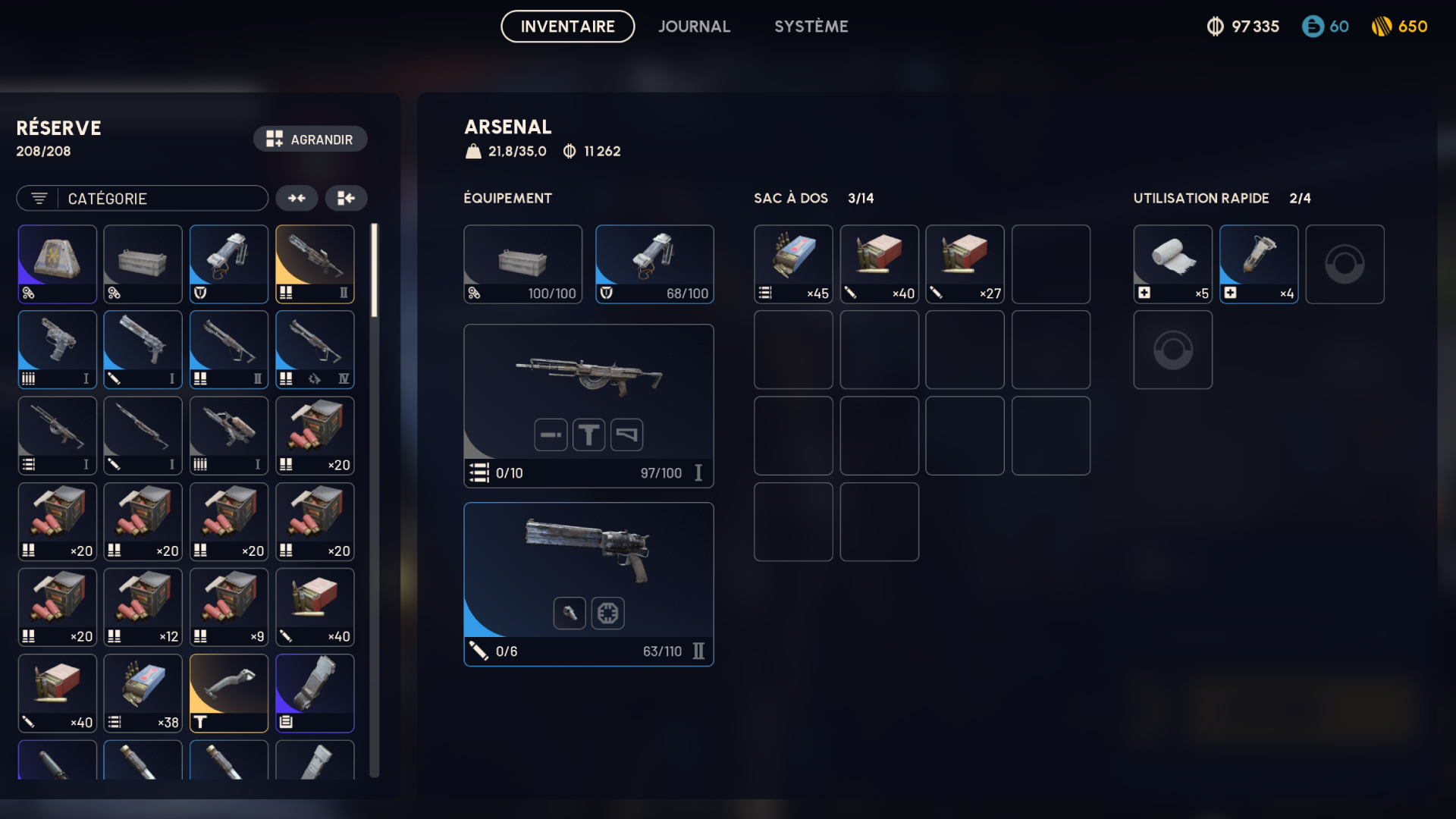Image resolution: width=1456 pixels, height=819 pixels.
Task: Select the x38 blue ammo box in the reserve
Action: pos(143,693)
